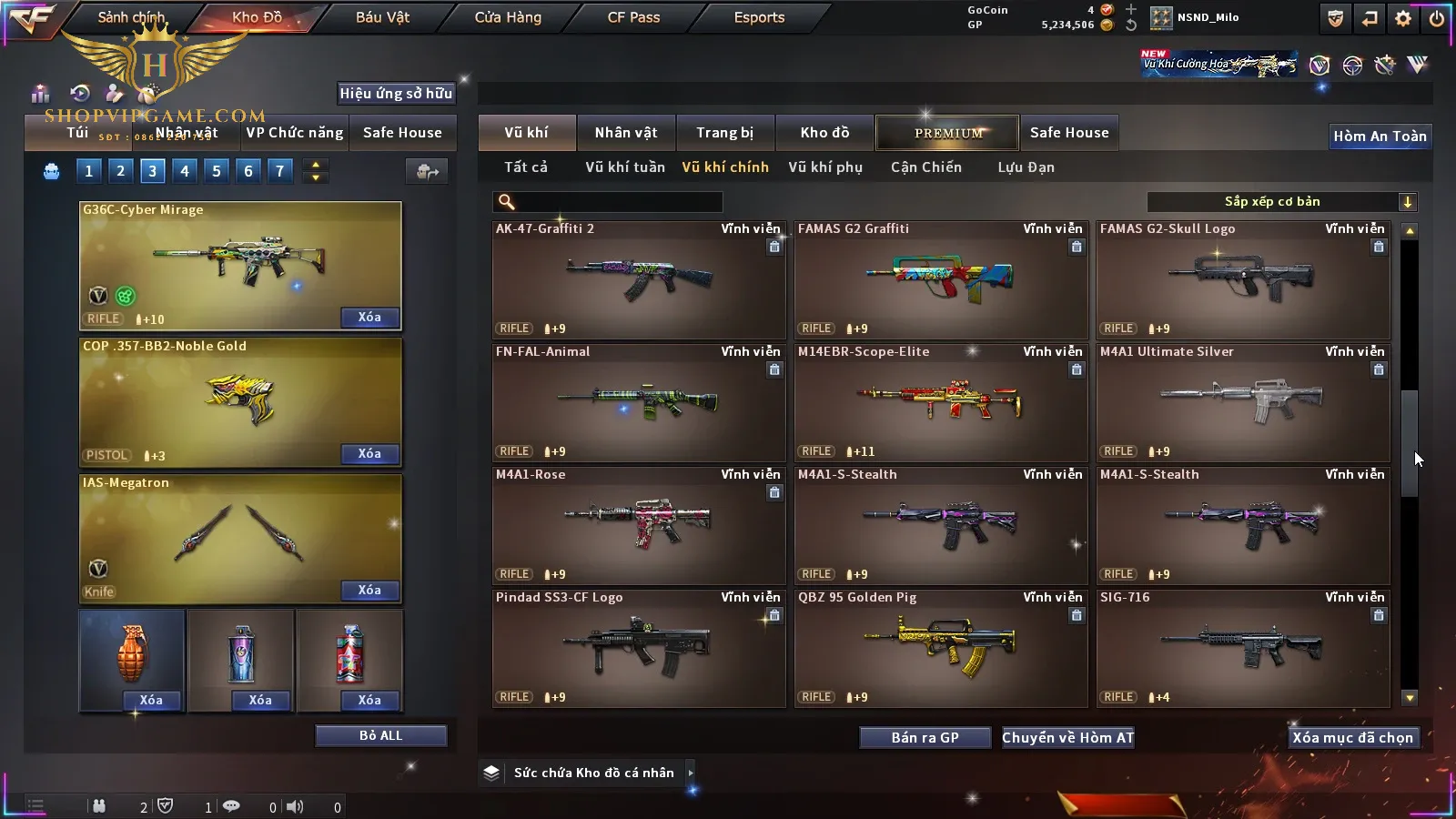Remove the G36C-Cyber Mirage with Xóa
This screenshot has width=1456, height=819.
click(369, 318)
